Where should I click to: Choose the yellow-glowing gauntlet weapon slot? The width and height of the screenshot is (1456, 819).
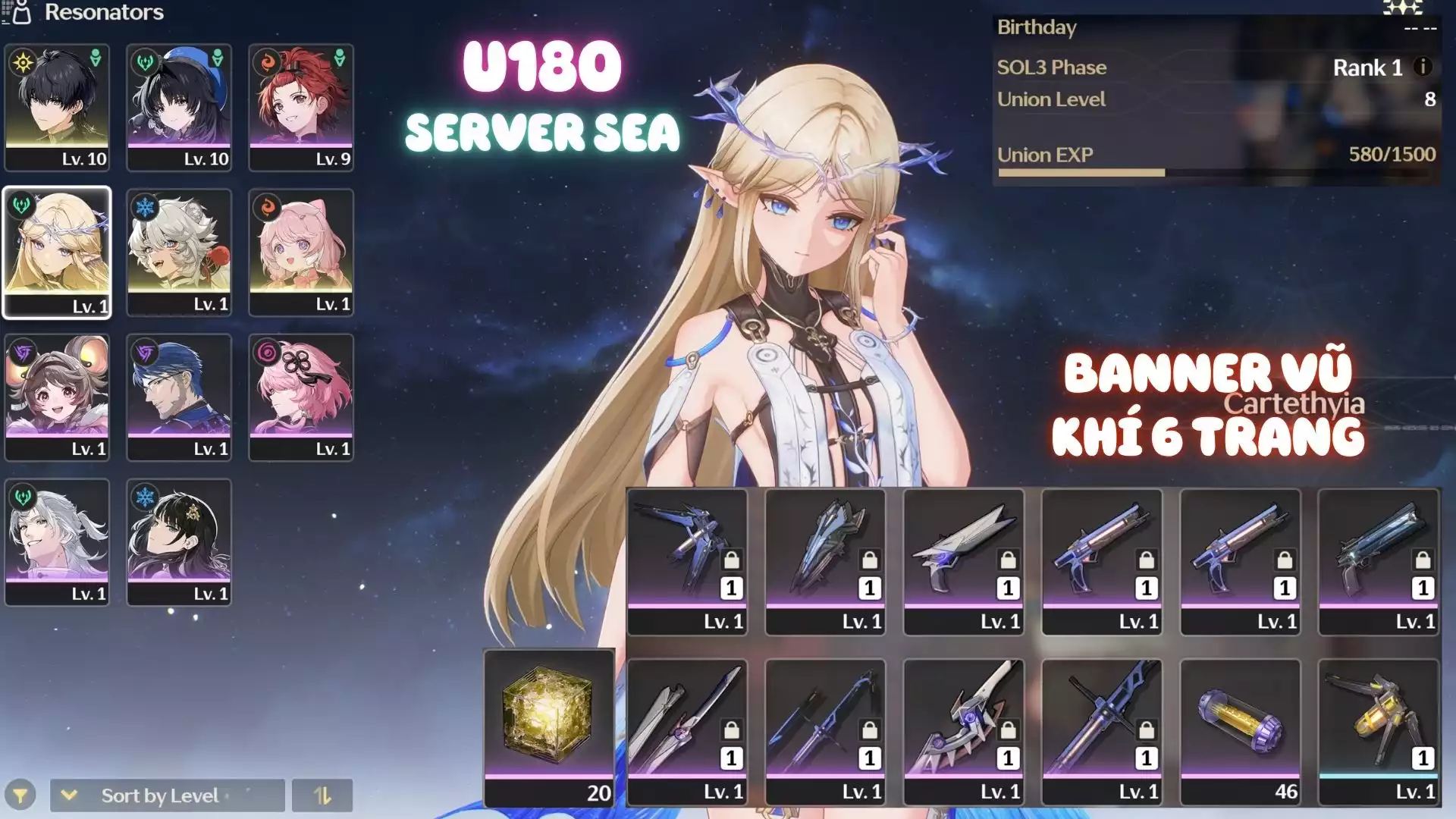(1379, 731)
